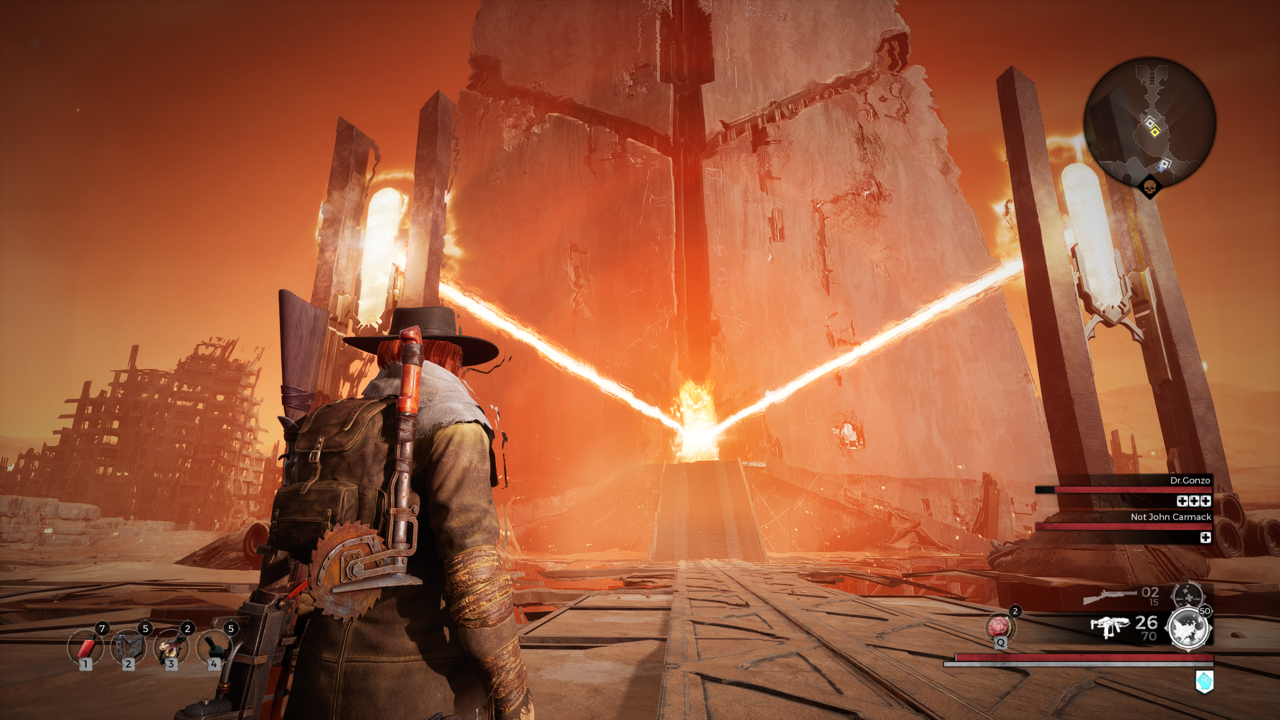Select teammate Not John Carmack's status panel

(x=1124, y=526)
